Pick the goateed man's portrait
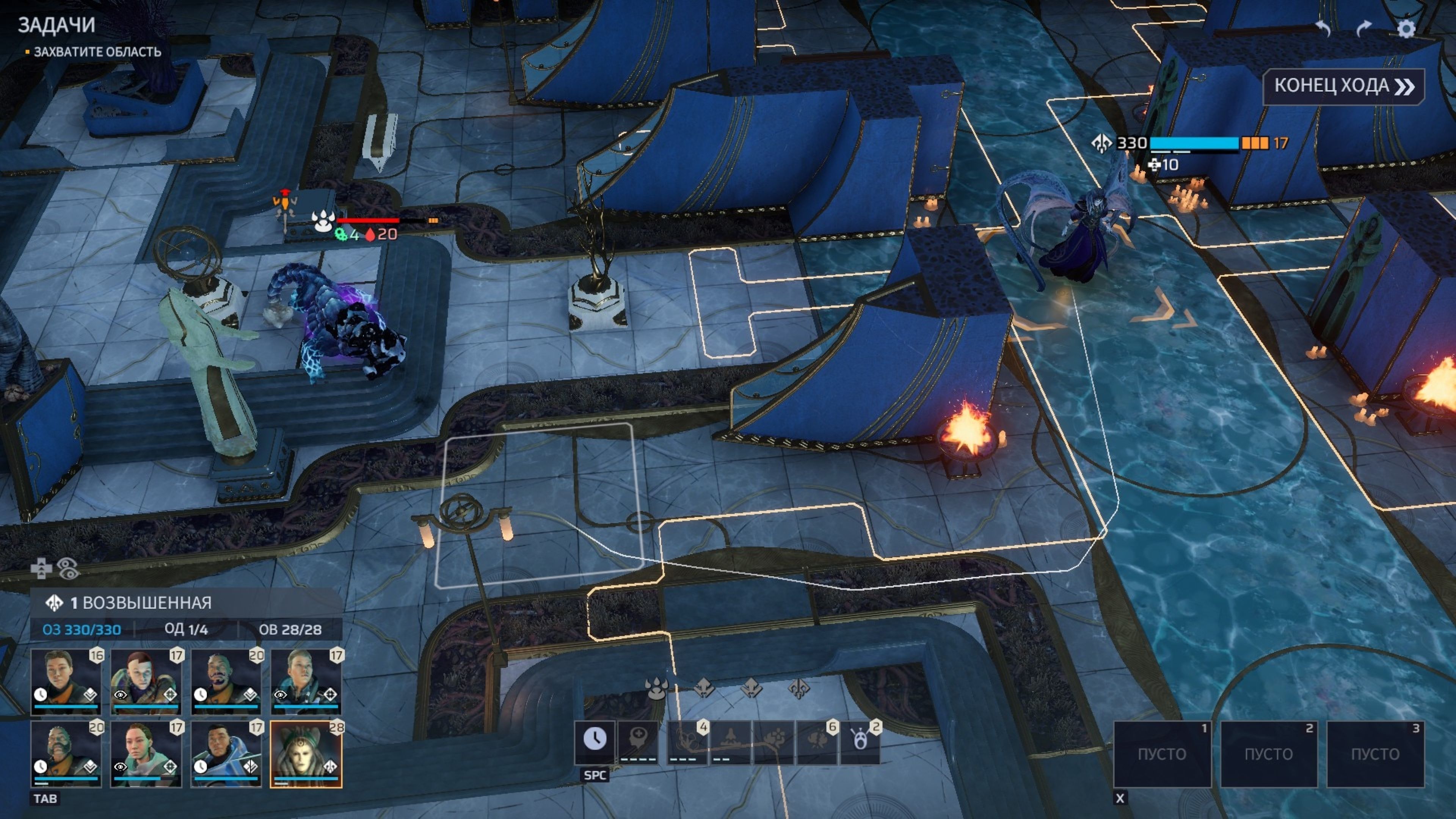 226,681
